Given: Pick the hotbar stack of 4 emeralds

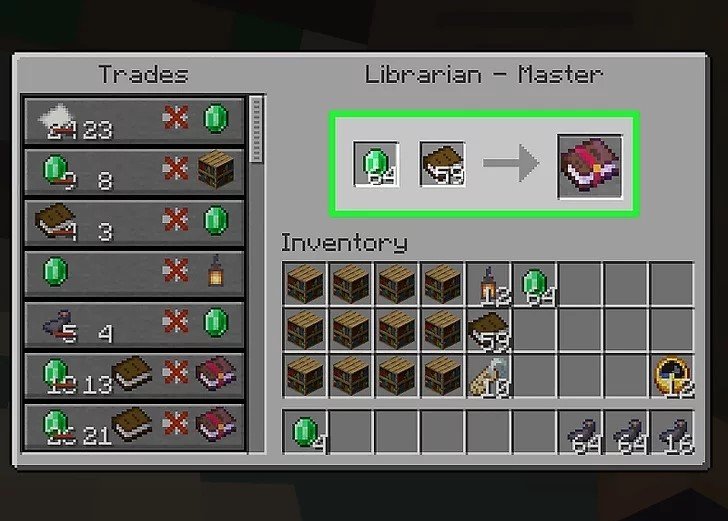Looking at the screenshot, I should [304, 433].
